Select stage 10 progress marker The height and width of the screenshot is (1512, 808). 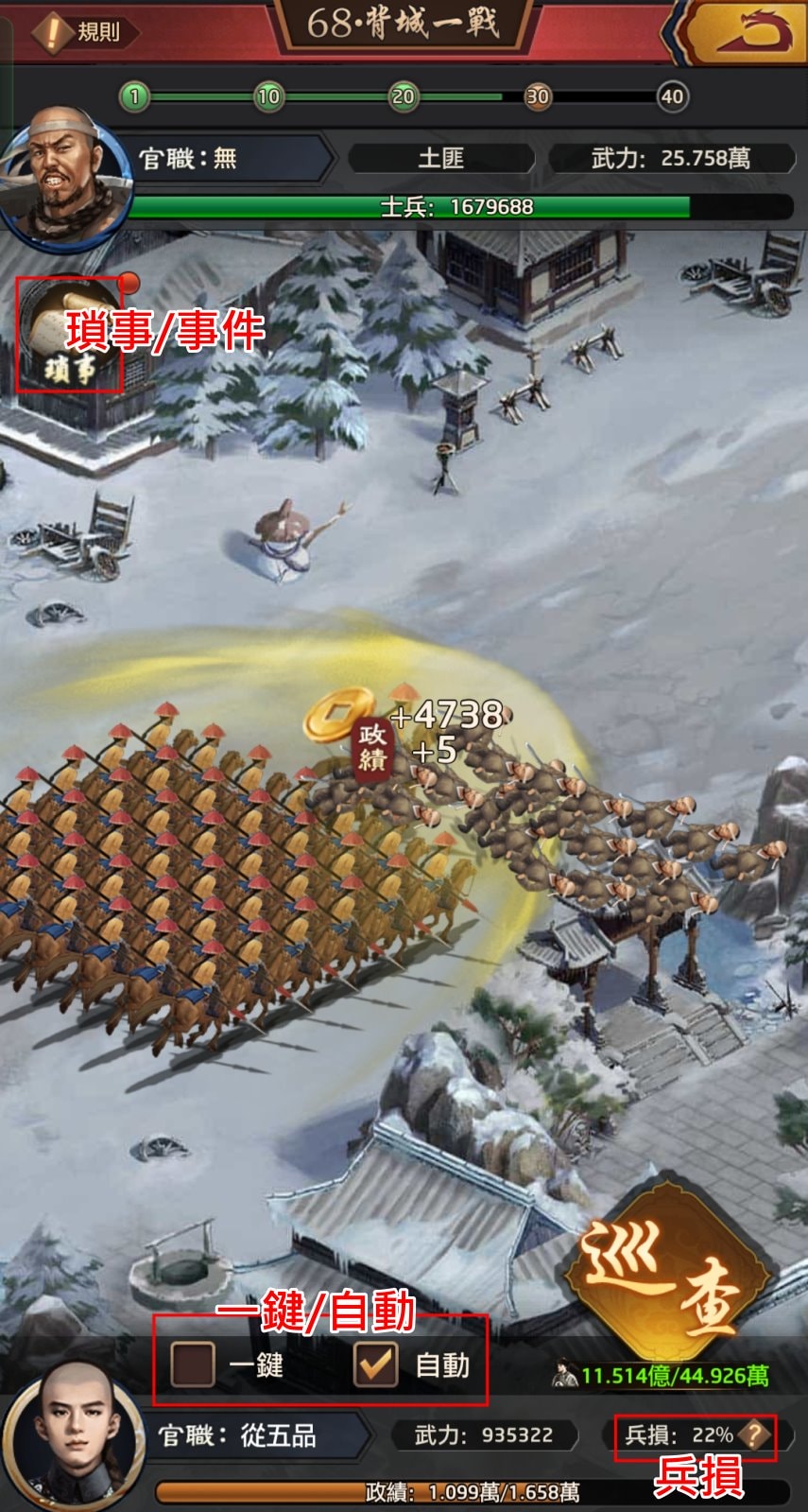click(268, 96)
